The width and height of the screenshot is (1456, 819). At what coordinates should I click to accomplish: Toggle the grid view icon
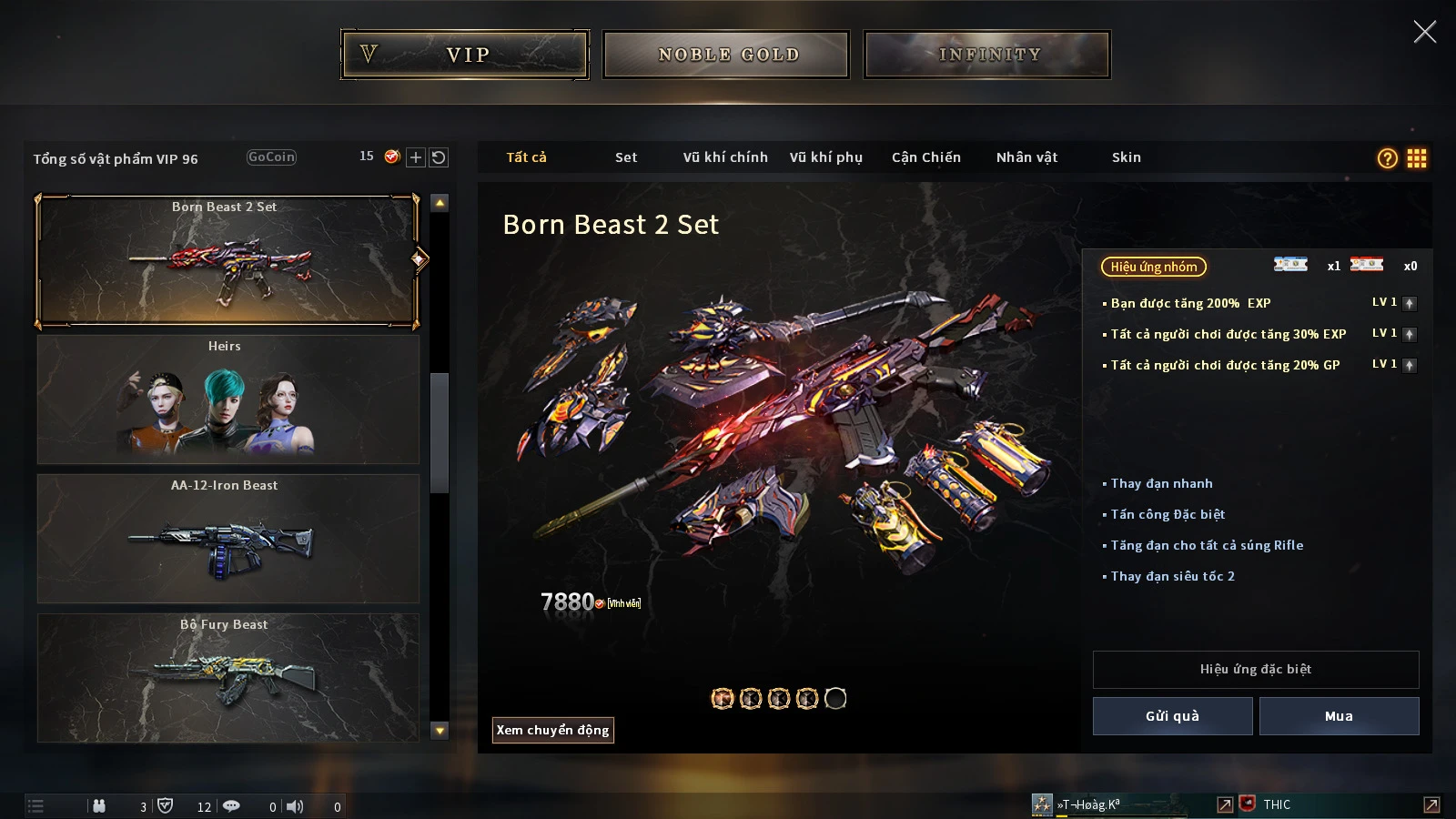point(1417,158)
